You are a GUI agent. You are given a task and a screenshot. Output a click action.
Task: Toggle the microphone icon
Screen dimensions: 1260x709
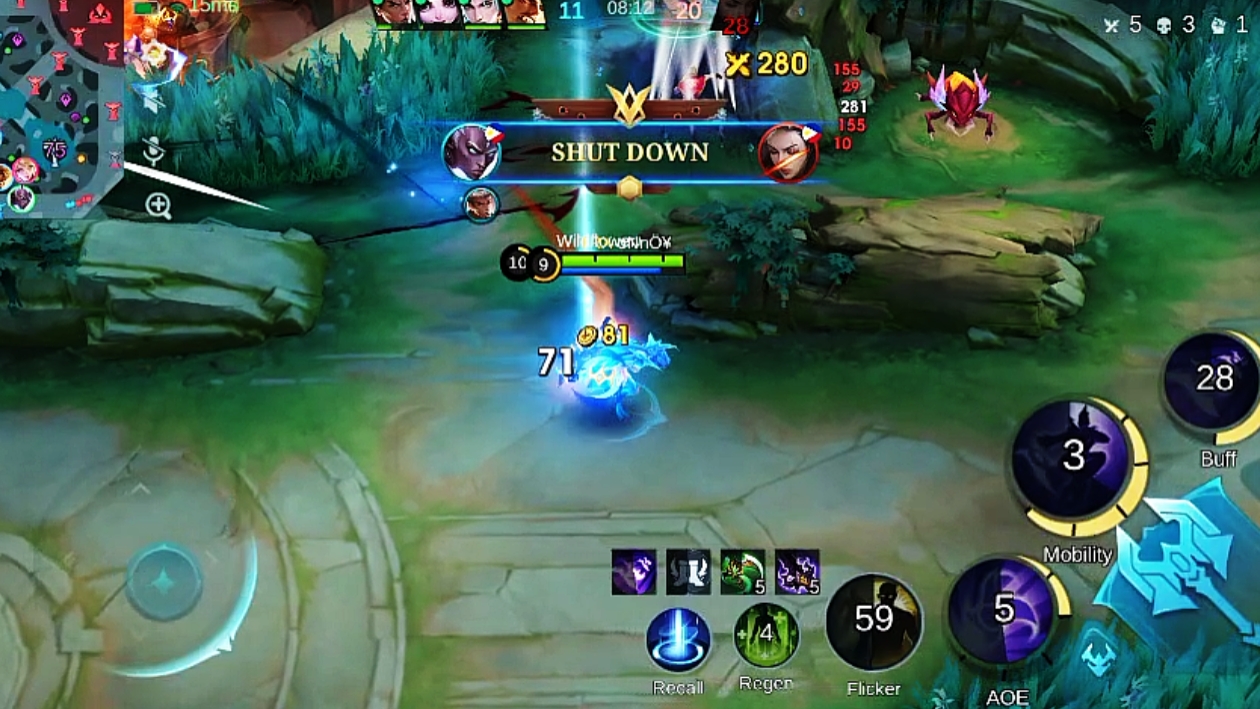click(153, 150)
